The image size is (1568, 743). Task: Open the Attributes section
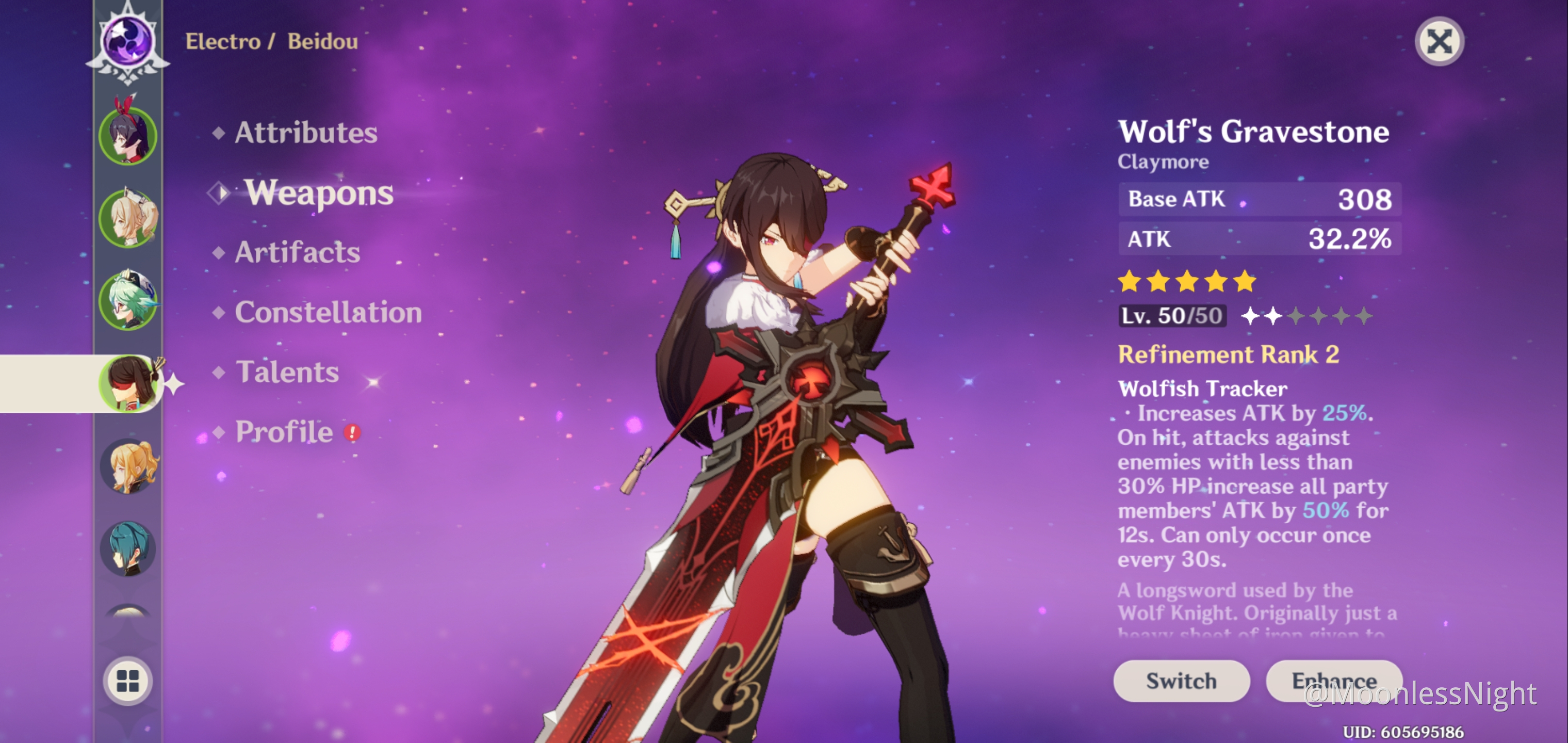coord(305,133)
